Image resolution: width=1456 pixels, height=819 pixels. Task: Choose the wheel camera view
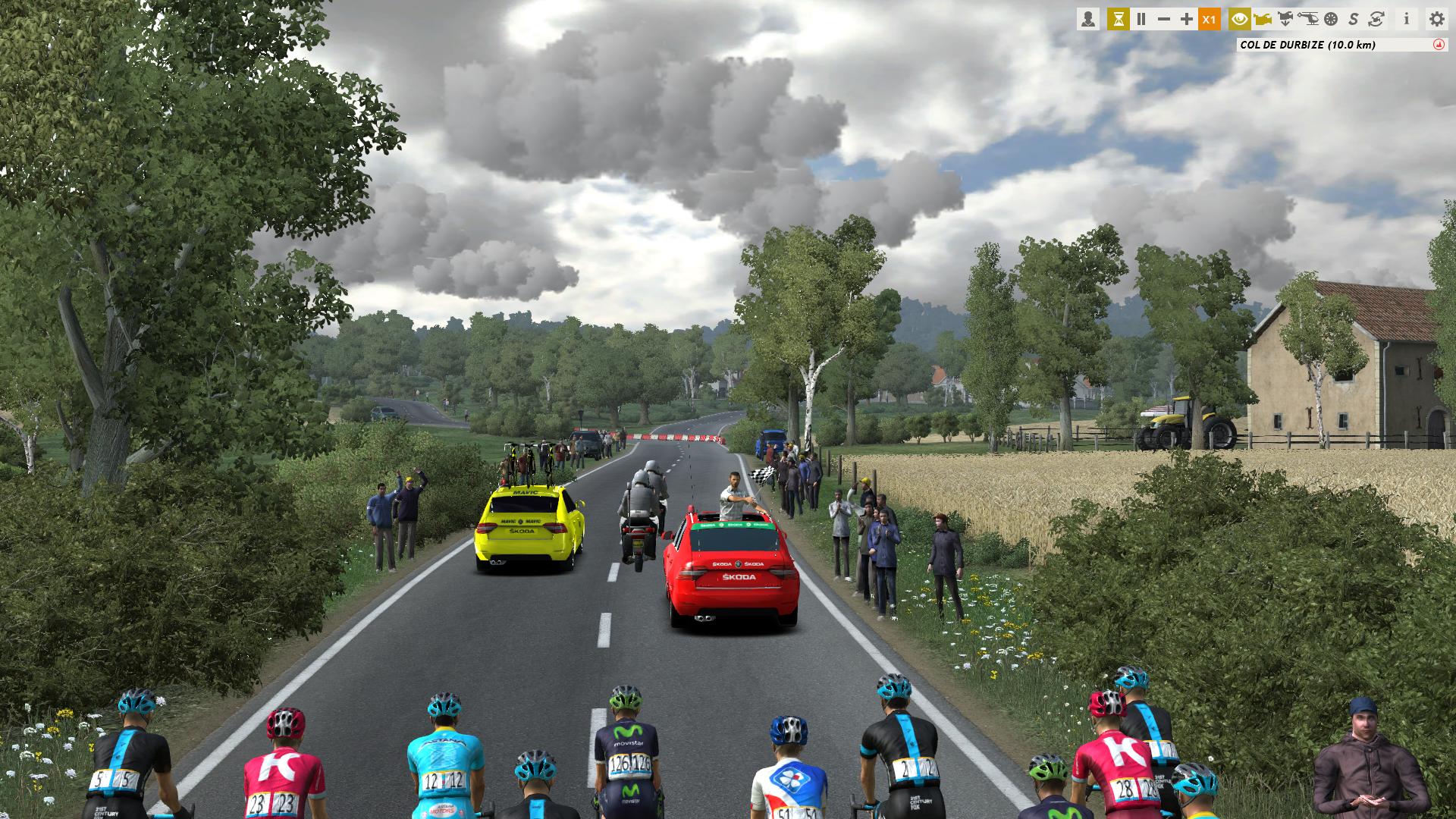point(1331,20)
